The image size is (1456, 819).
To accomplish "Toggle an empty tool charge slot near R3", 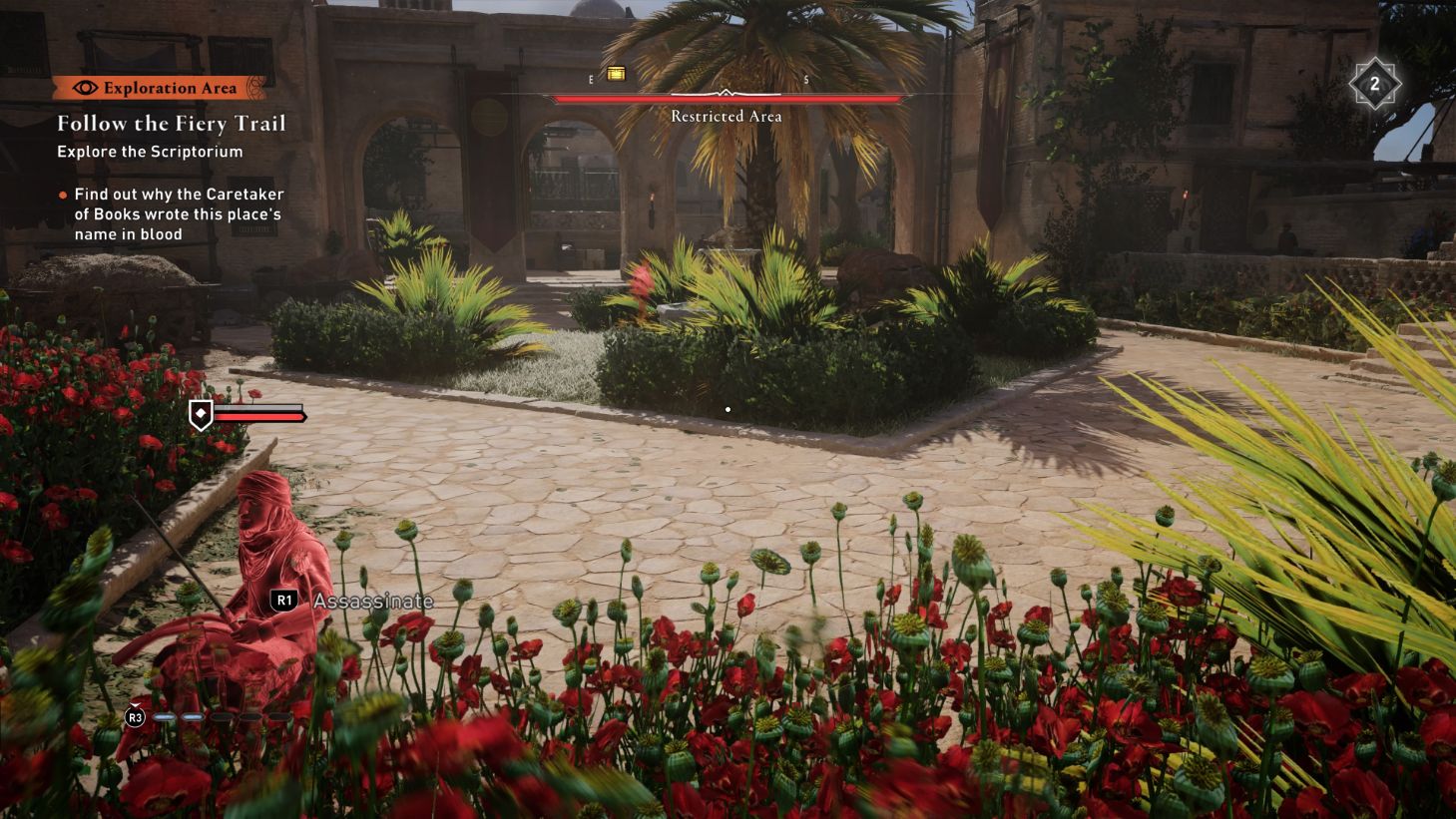I will tap(222, 716).
